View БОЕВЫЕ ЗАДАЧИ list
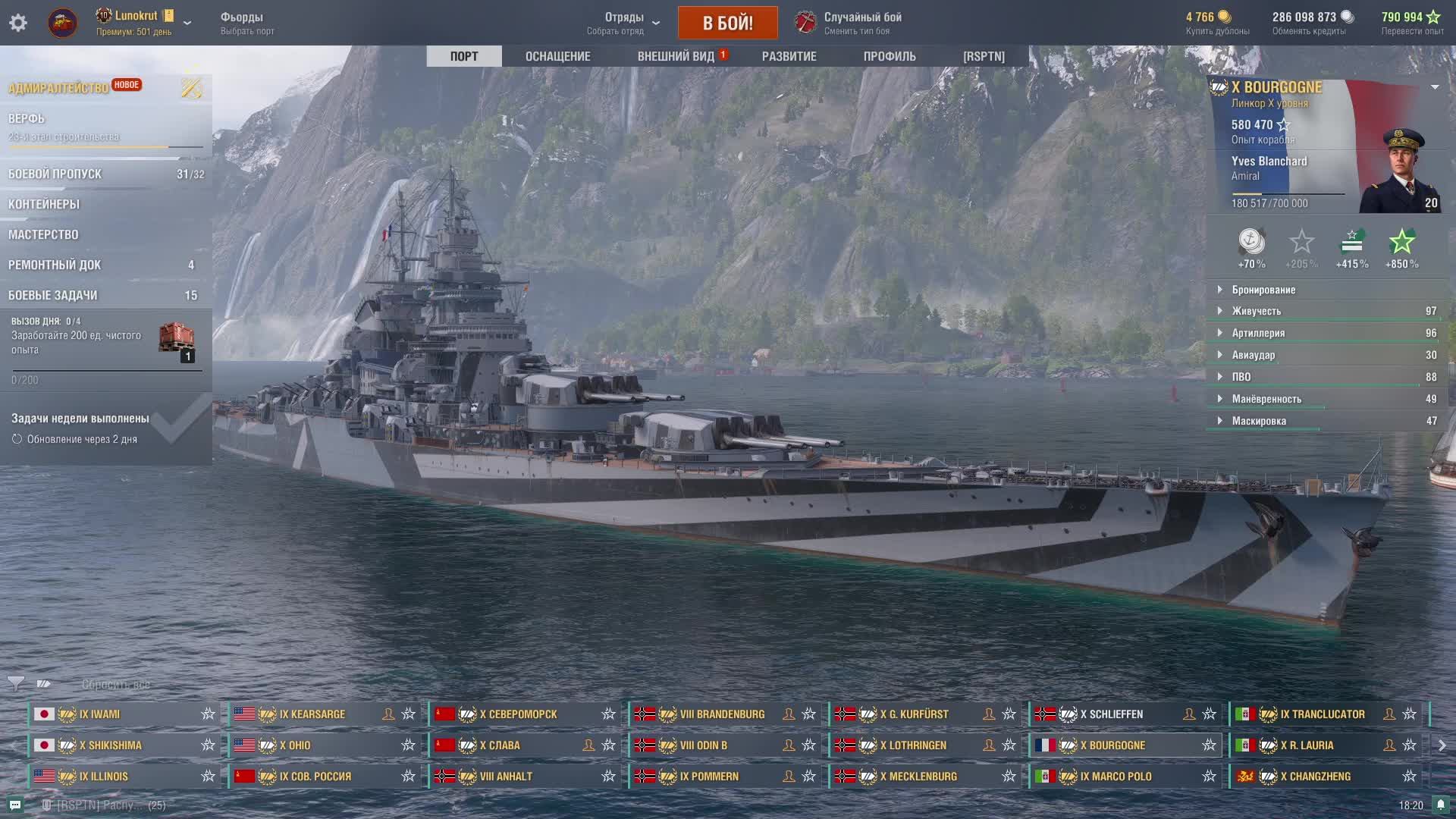 (53, 295)
